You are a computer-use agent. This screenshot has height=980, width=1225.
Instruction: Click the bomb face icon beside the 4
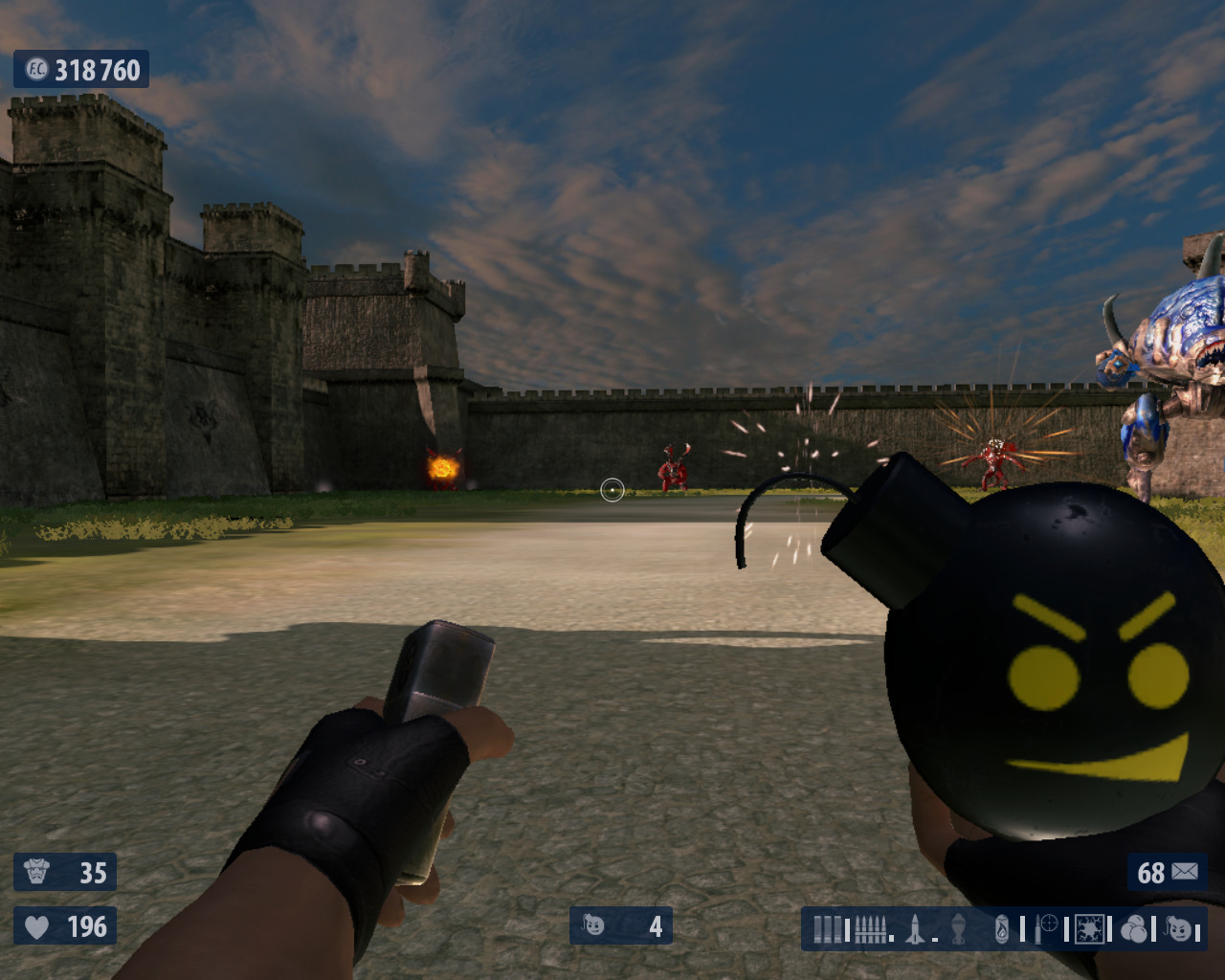click(593, 925)
